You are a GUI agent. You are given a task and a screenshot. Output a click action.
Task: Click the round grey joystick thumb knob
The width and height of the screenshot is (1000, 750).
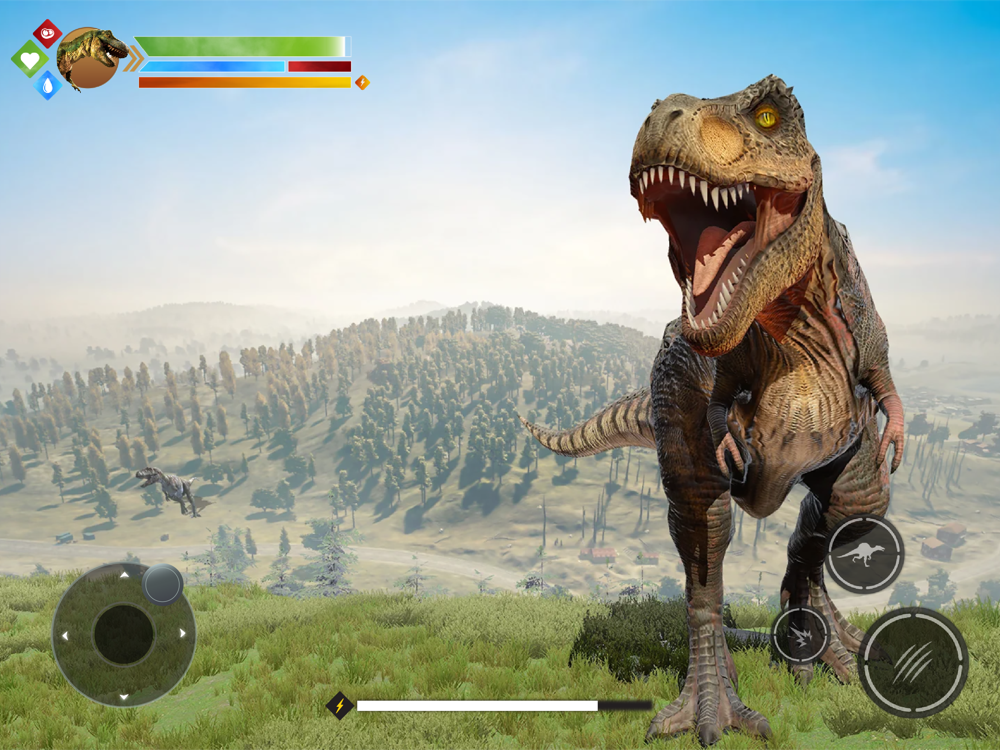click(x=162, y=584)
